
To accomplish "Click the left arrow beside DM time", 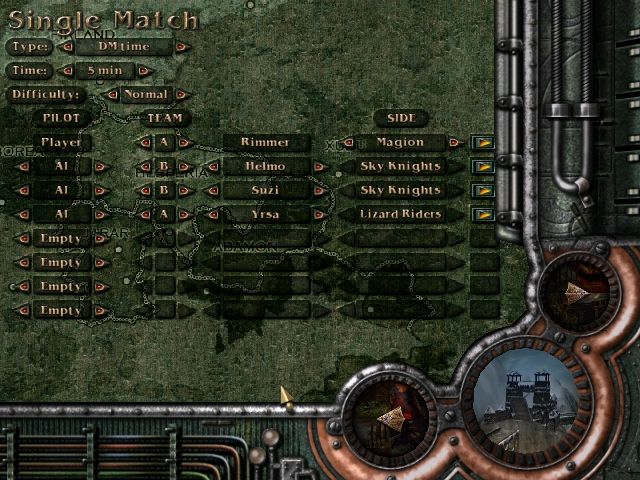I will tap(67, 47).
